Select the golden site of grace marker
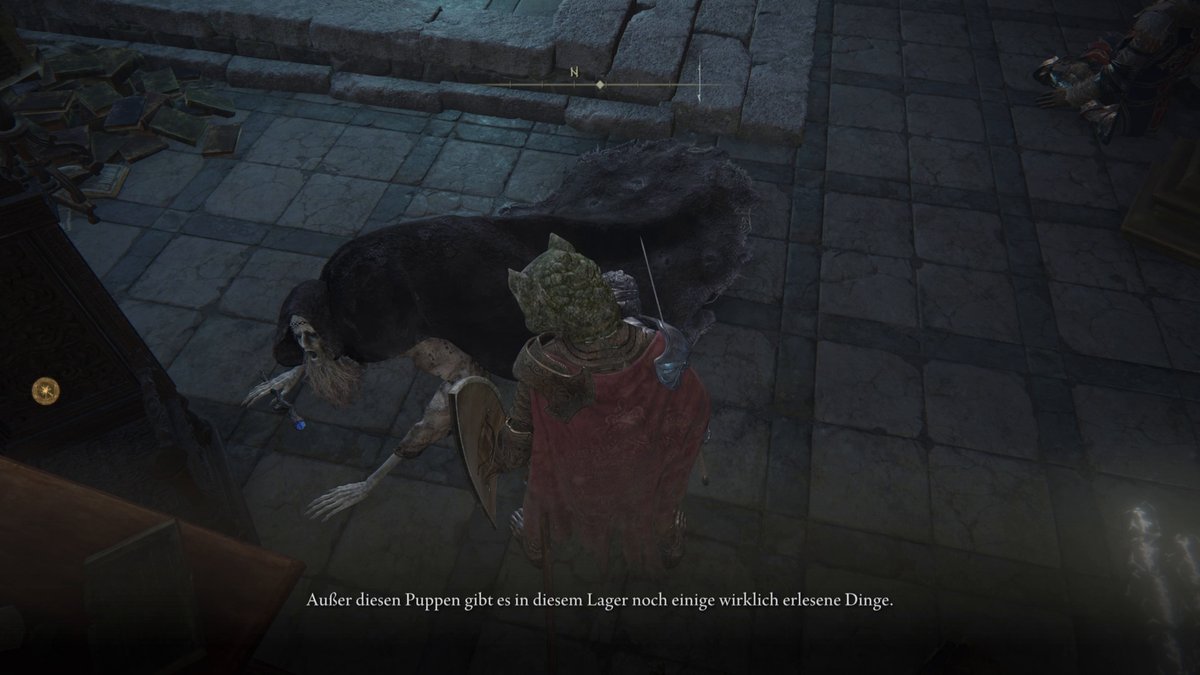The image size is (1200, 675). point(45,388)
